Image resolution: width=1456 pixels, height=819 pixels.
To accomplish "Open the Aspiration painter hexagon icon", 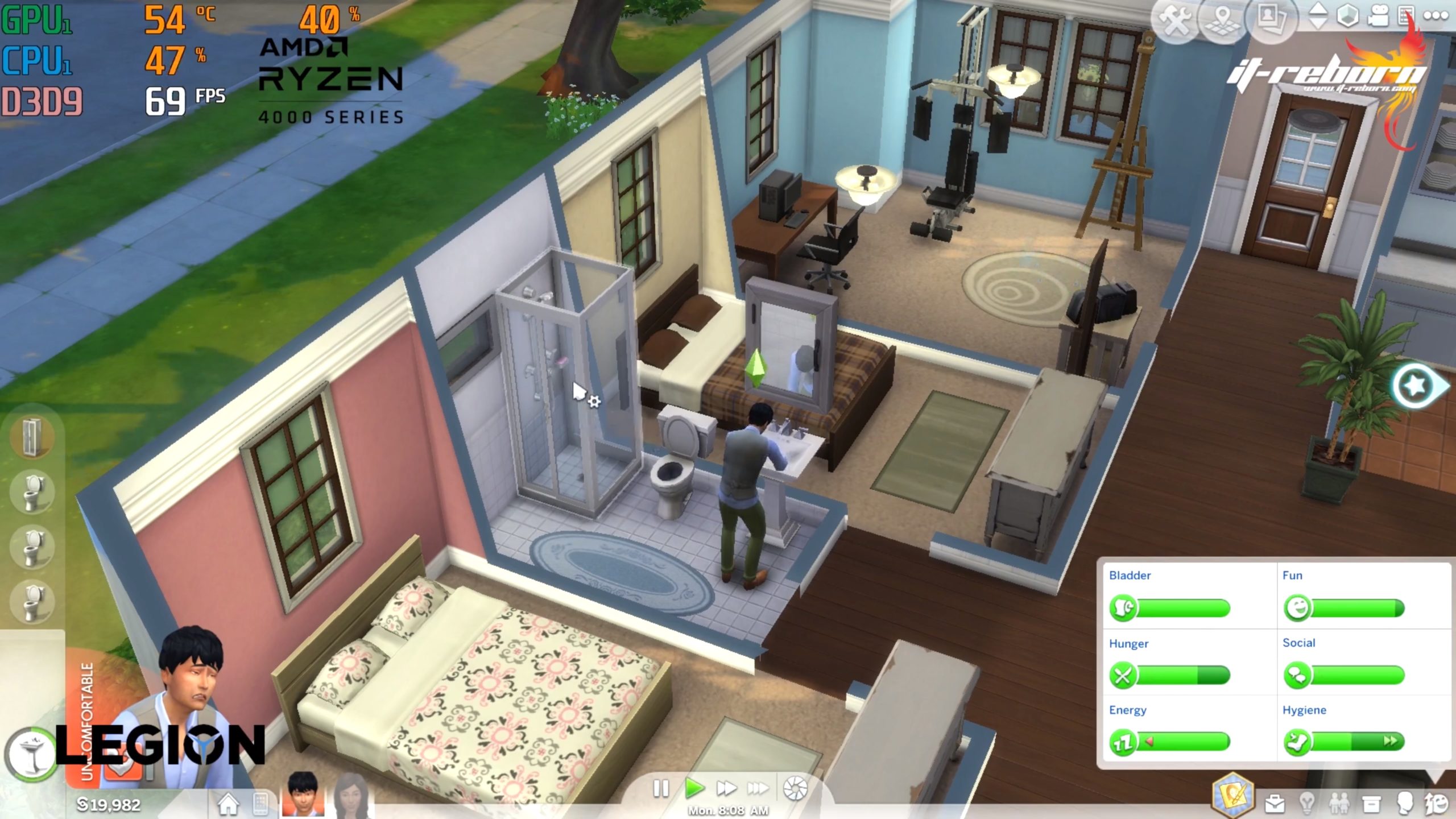I will point(1232,795).
